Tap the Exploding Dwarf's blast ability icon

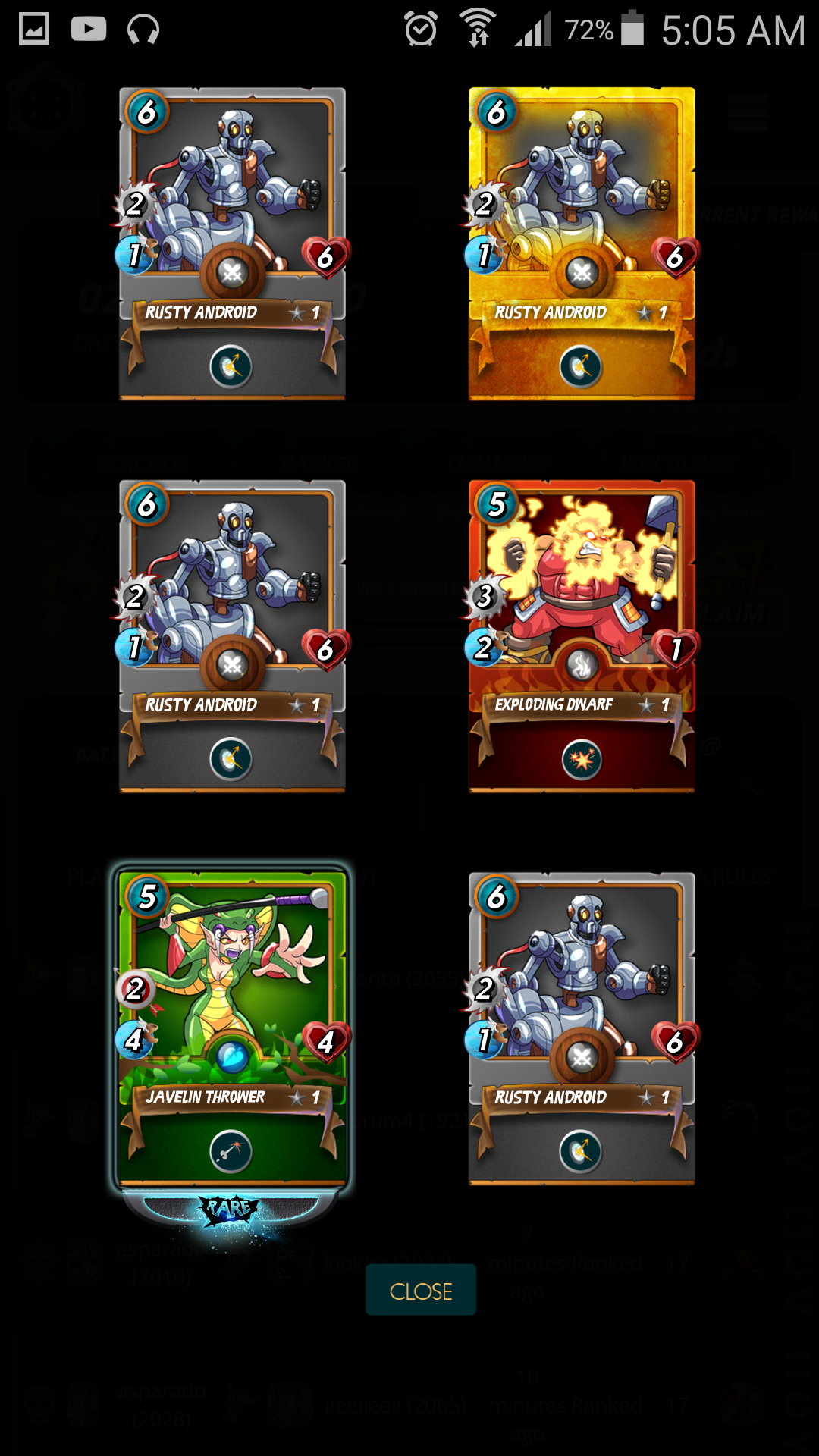coord(582,759)
